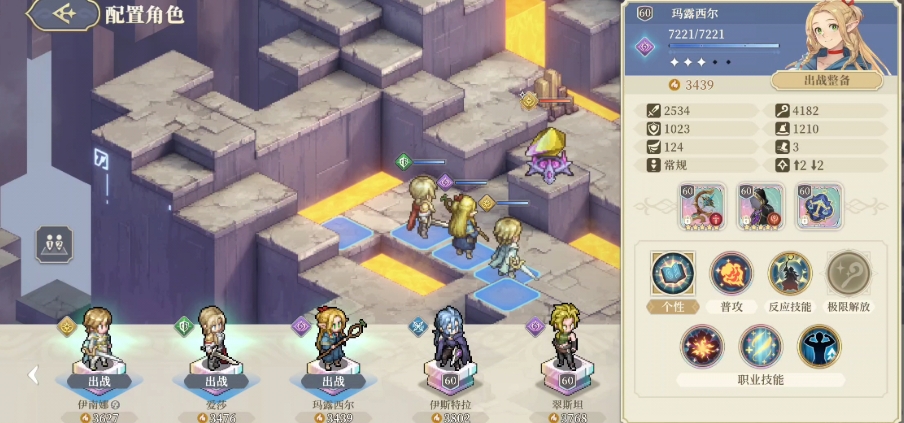Open the 出战整备 battle preparation button
904x423 pixels.
(x=826, y=81)
